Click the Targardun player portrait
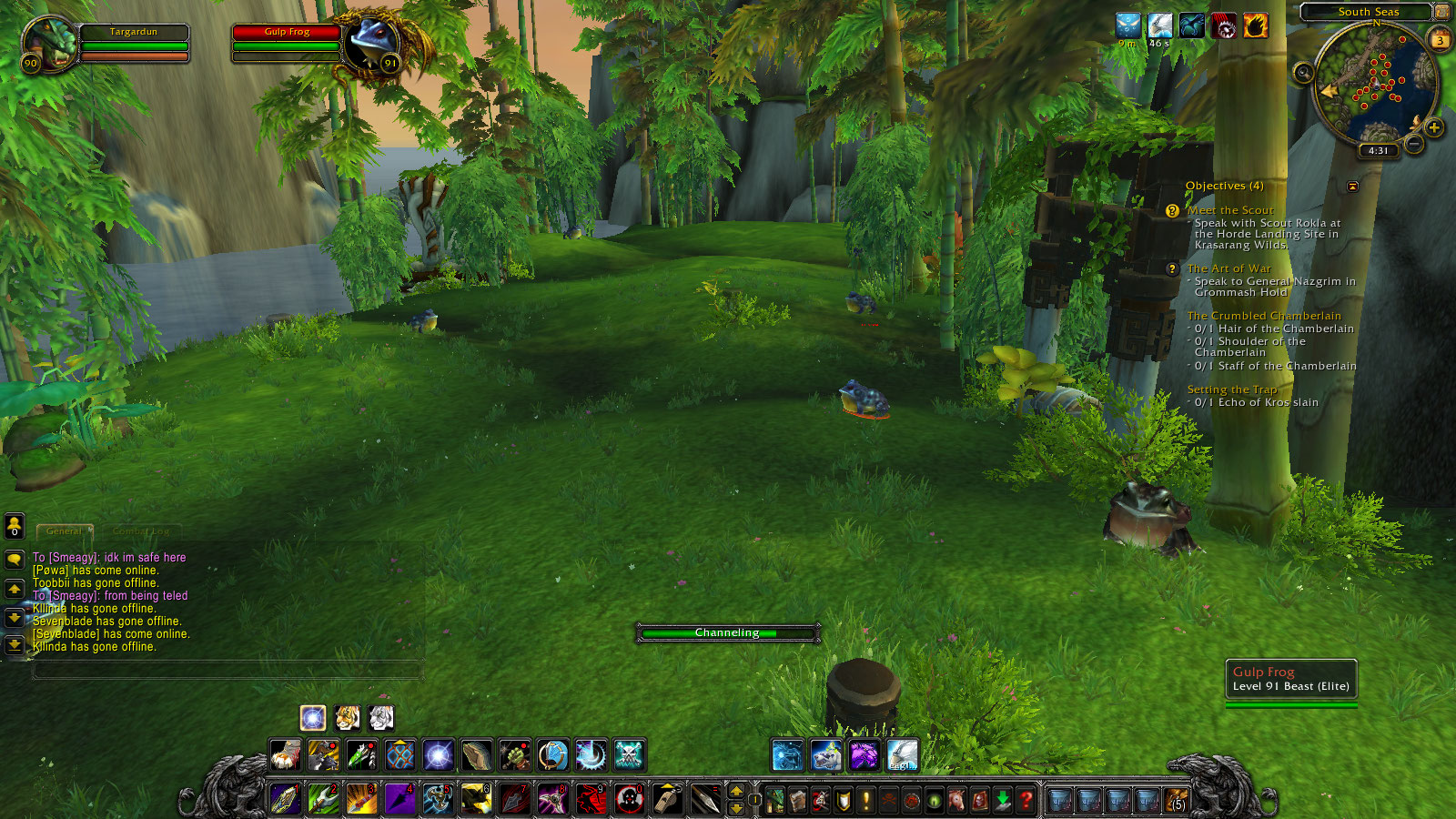Screen dimensions: 1456x819 [x=50, y=43]
